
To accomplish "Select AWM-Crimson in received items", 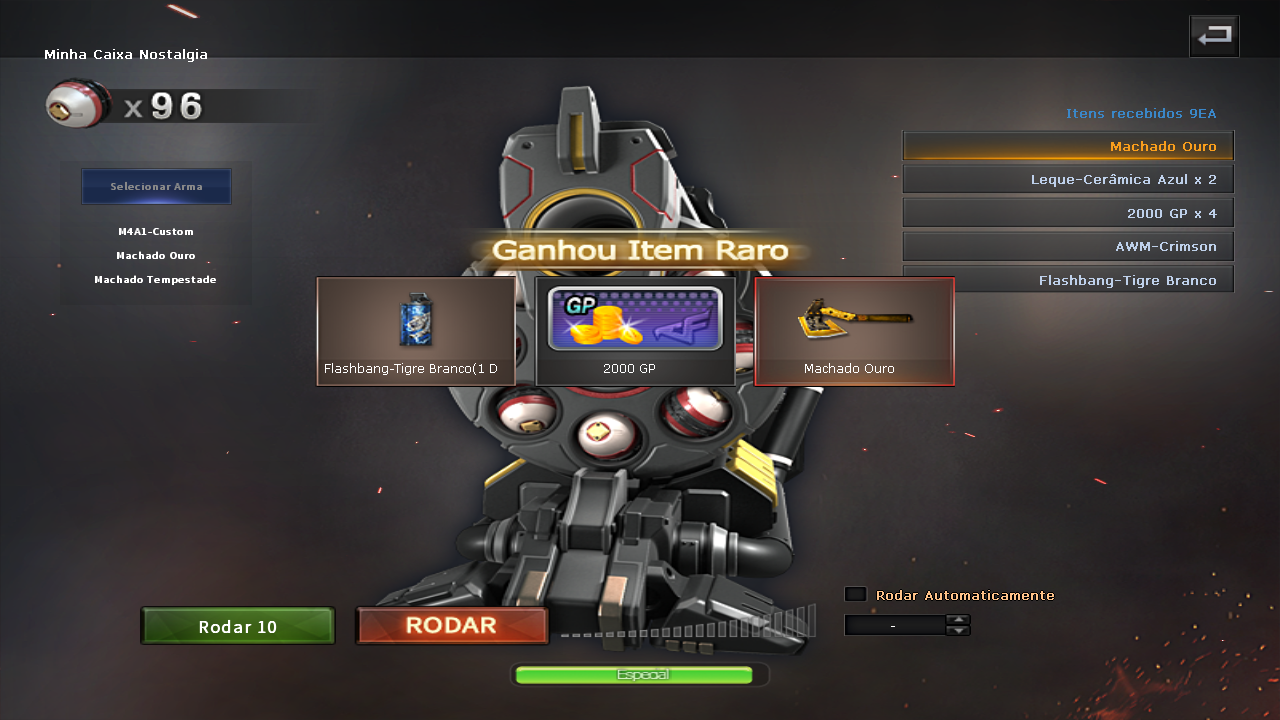I will tap(1068, 246).
